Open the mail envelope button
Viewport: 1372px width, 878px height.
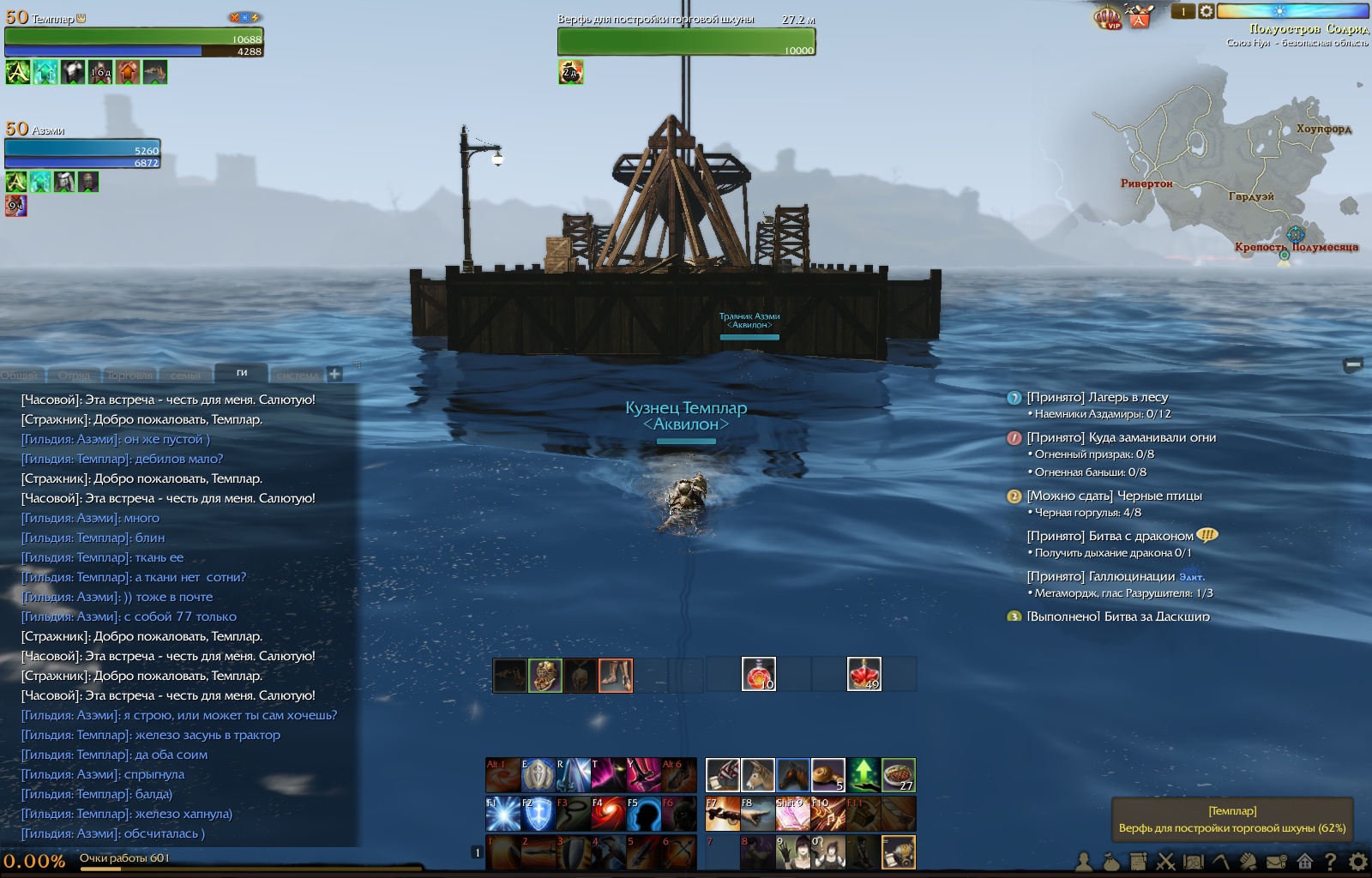(x=1276, y=862)
